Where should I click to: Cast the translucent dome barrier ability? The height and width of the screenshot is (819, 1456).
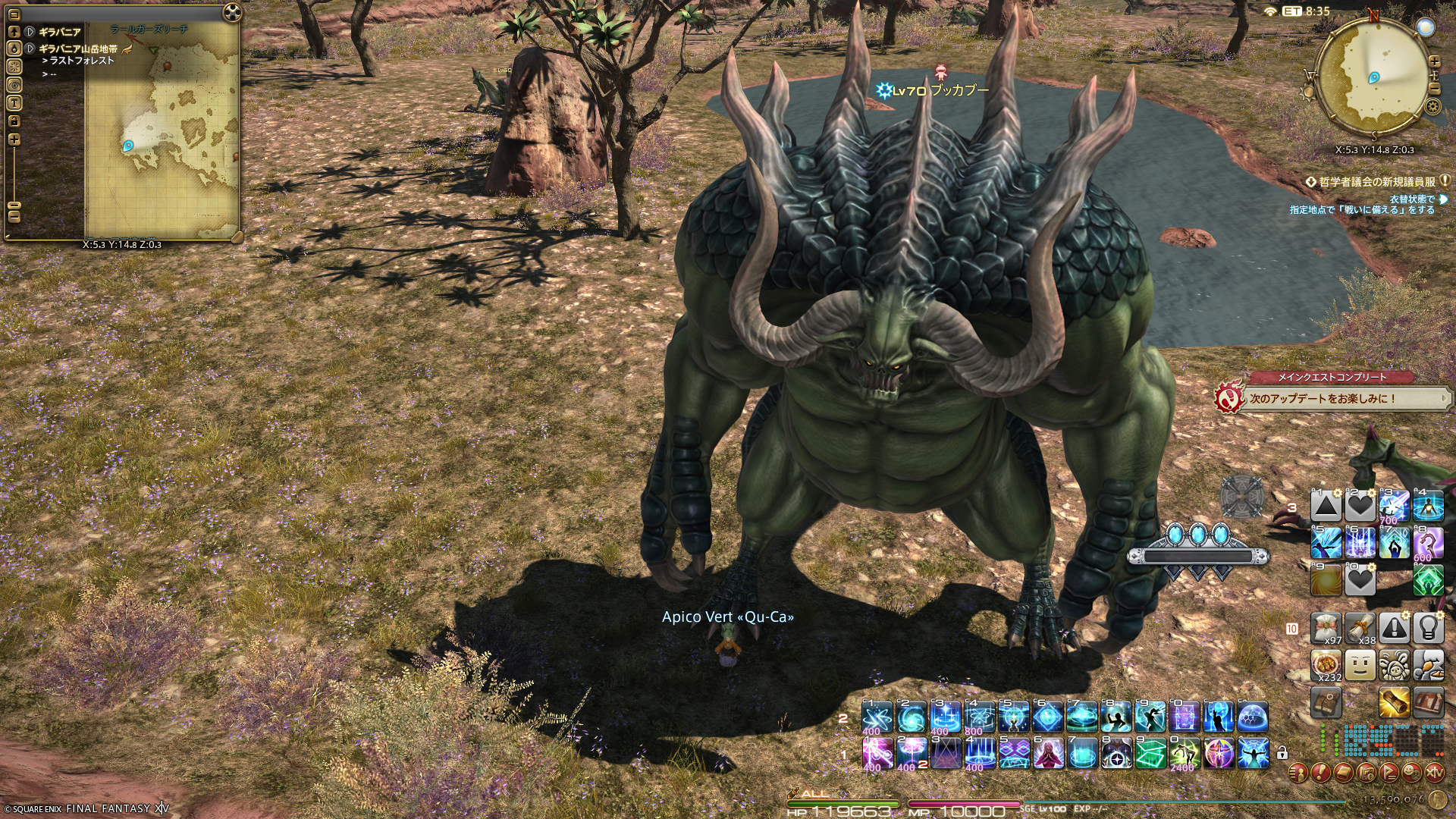click(1253, 717)
